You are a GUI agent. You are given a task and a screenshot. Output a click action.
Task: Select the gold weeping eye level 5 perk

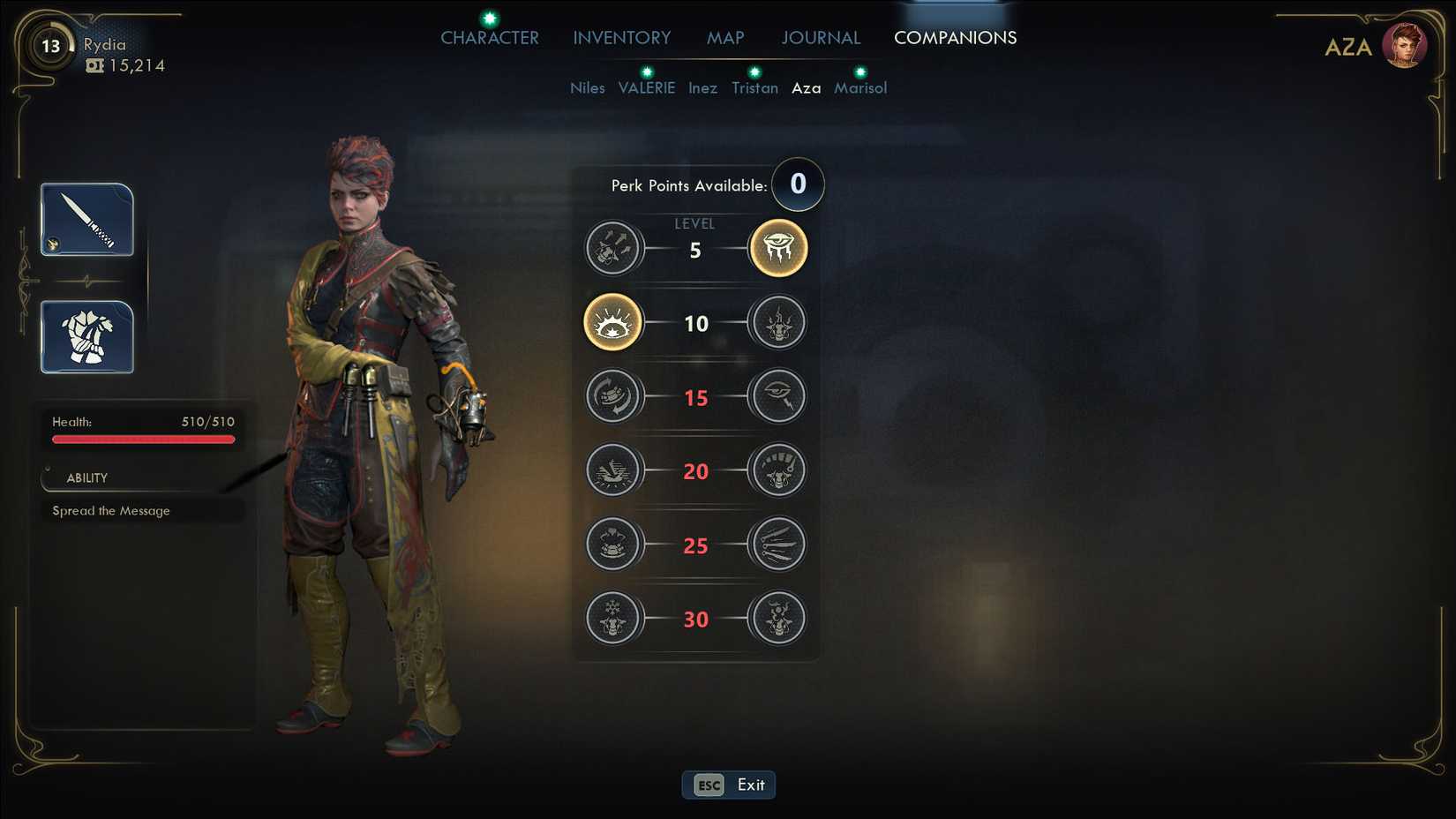click(778, 248)
